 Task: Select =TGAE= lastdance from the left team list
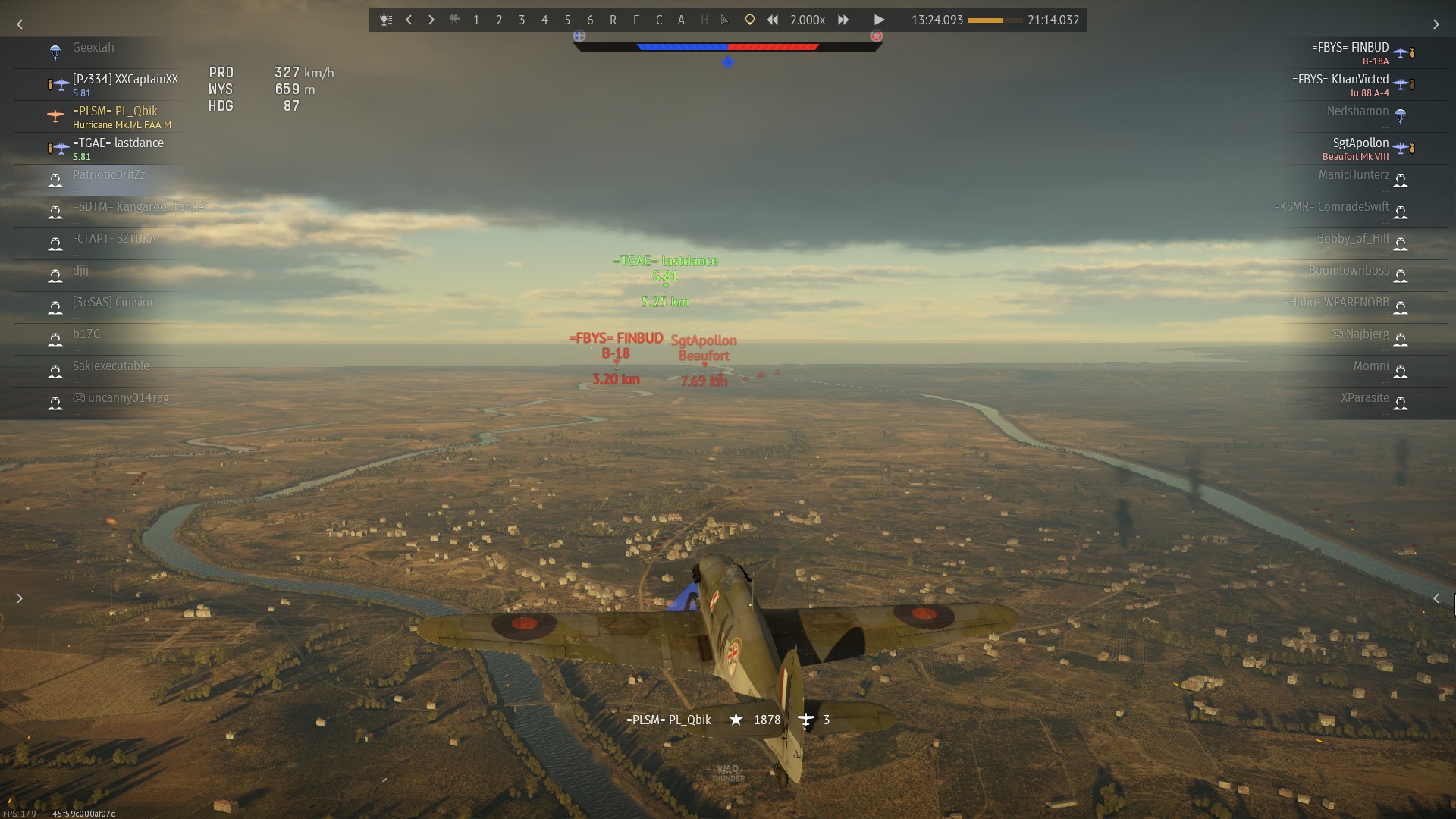[x=118, y=148]
